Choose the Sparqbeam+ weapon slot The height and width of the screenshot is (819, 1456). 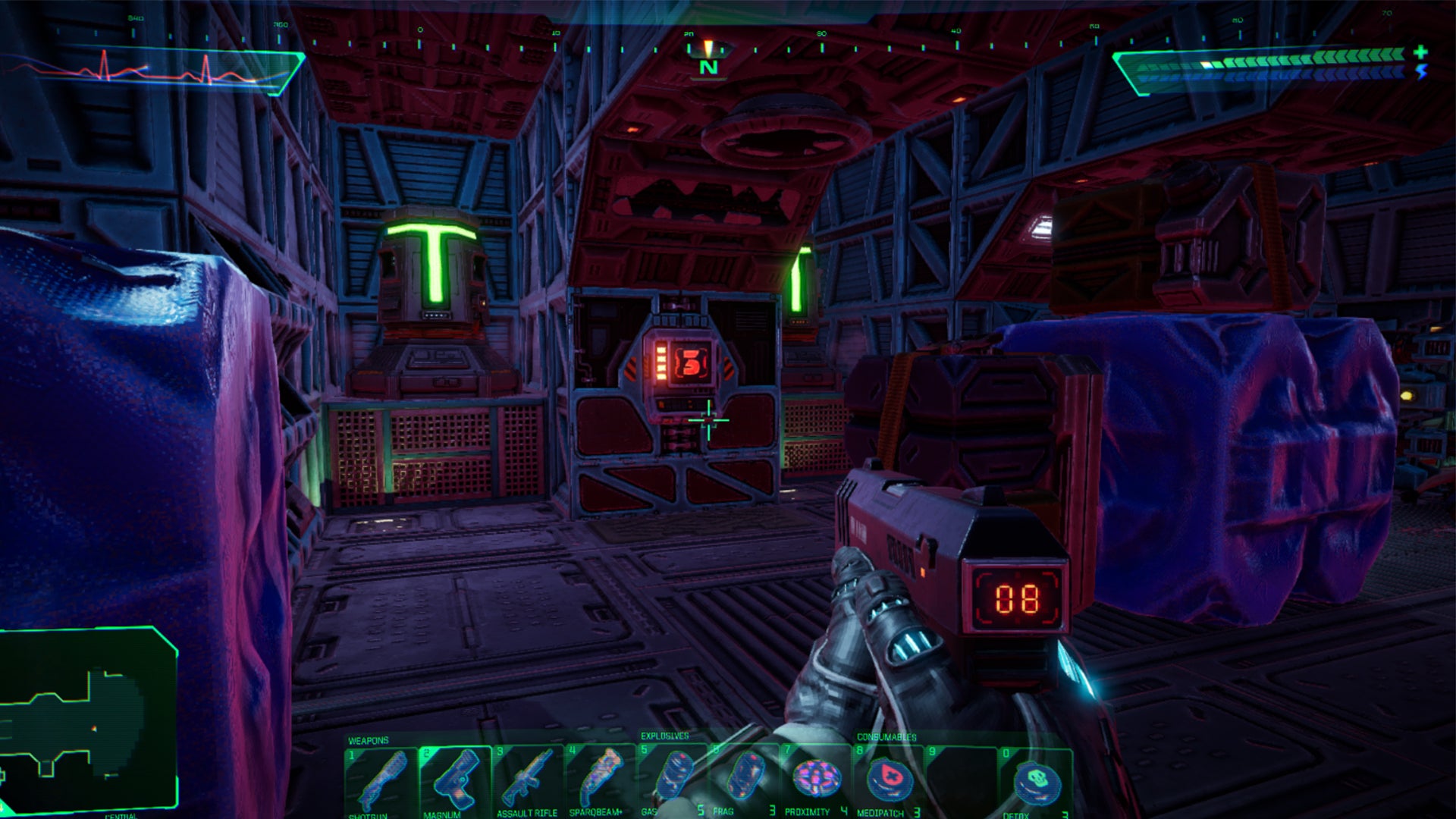pyautogui.click(x=600, y=781)
